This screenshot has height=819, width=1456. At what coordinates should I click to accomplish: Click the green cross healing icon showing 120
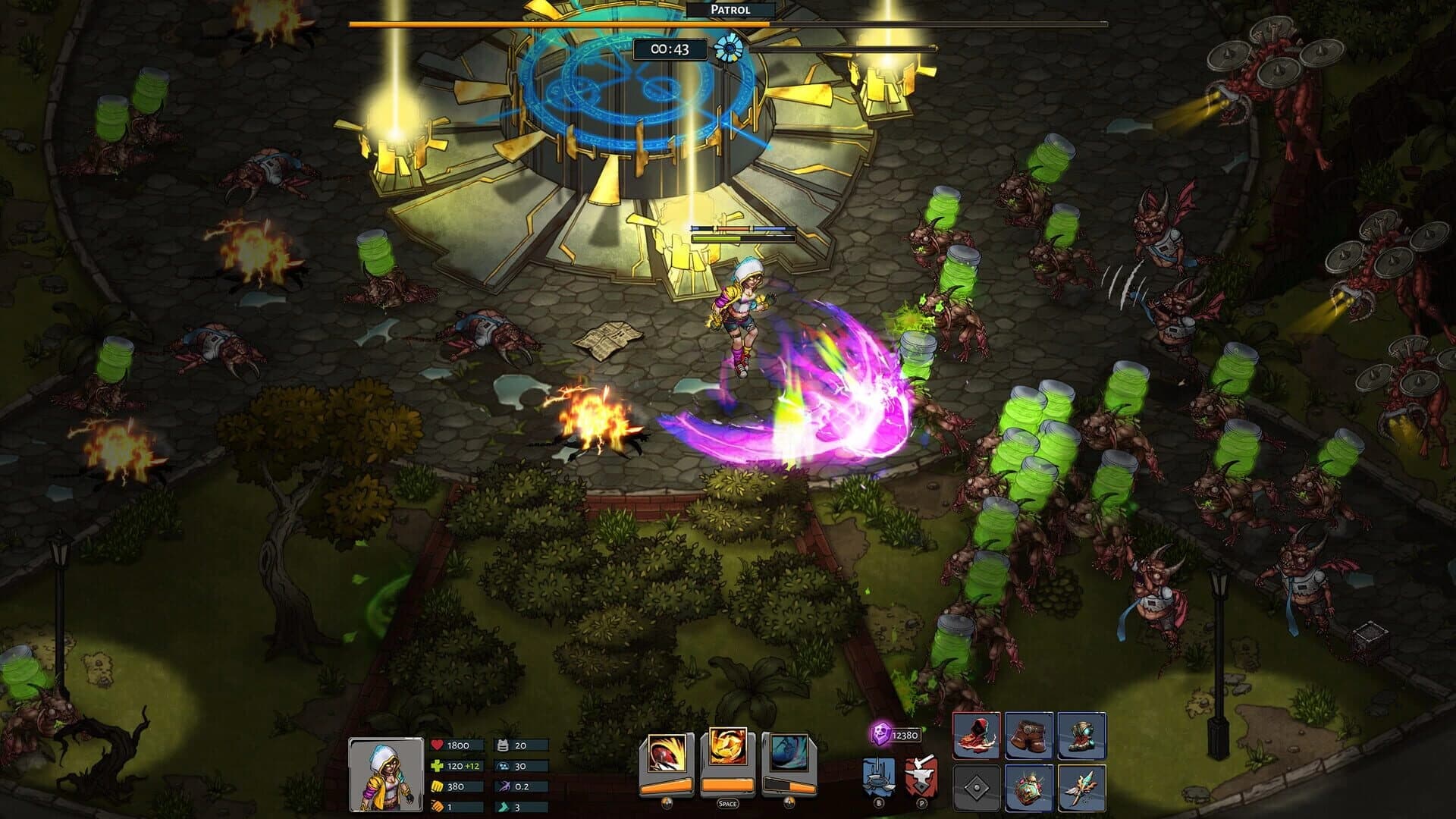click(438, 766)
